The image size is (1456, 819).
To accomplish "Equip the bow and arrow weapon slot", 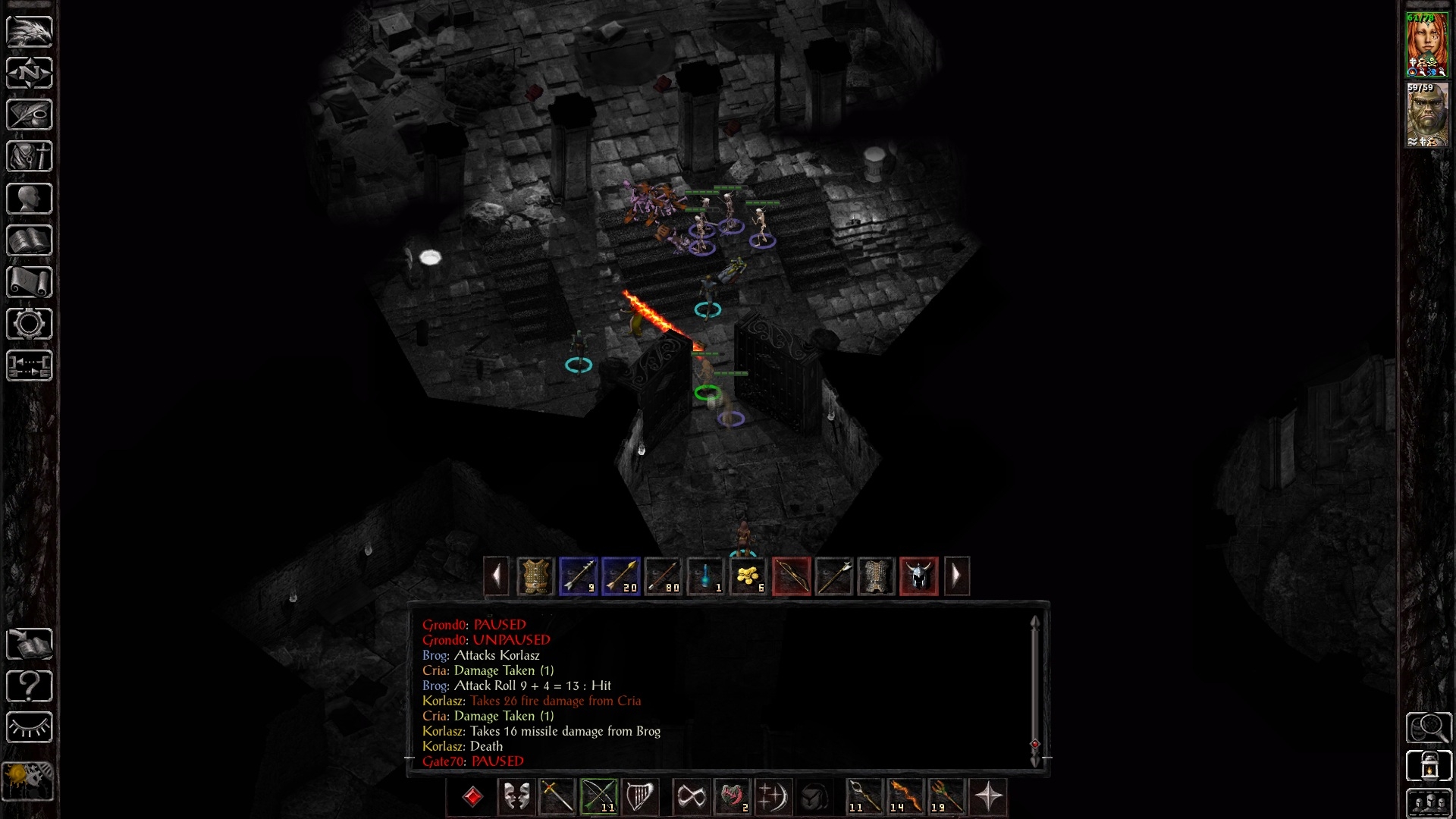I will [x=599, y=797].
